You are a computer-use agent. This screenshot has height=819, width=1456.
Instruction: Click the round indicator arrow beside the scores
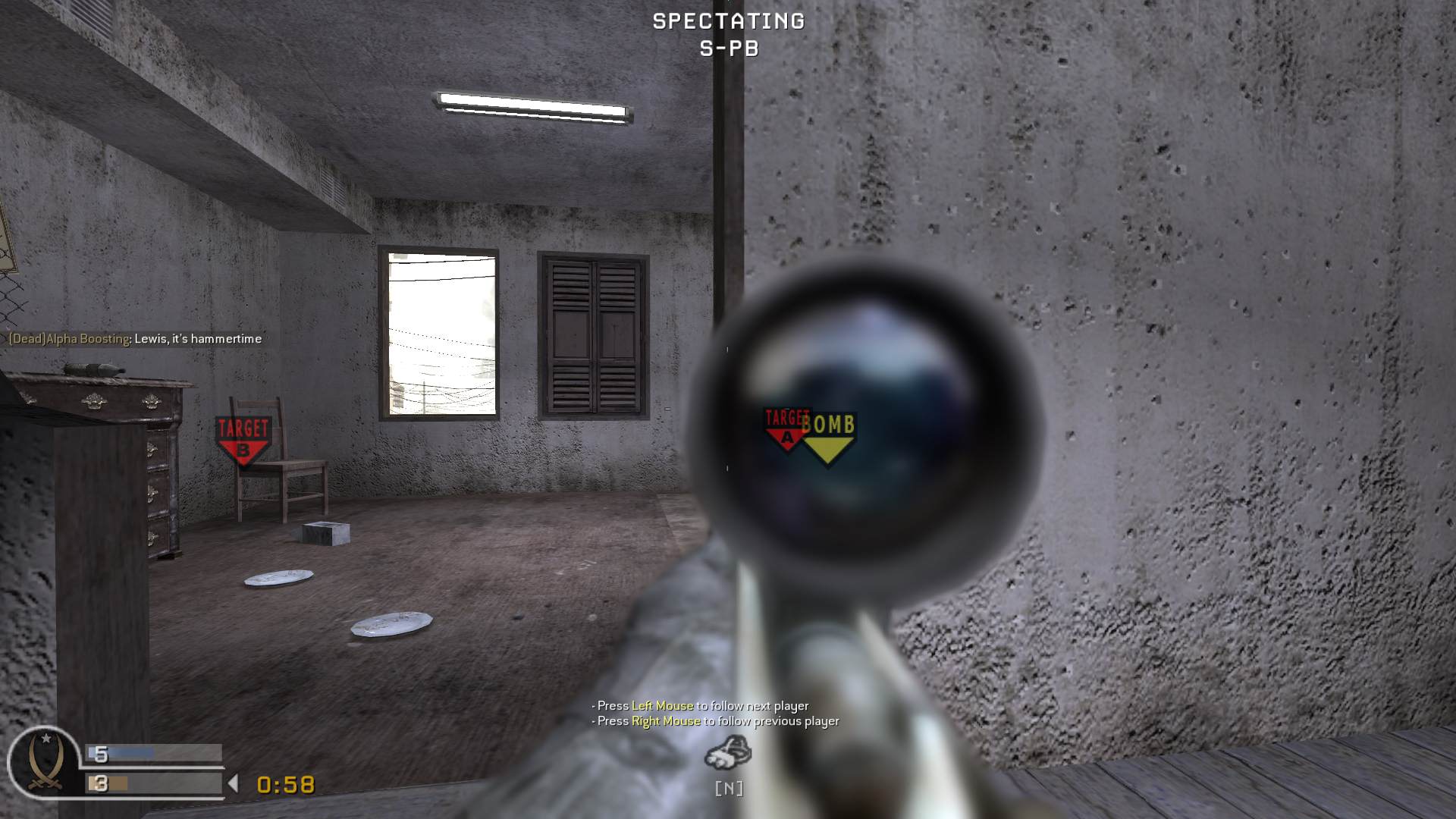[232, 784]
